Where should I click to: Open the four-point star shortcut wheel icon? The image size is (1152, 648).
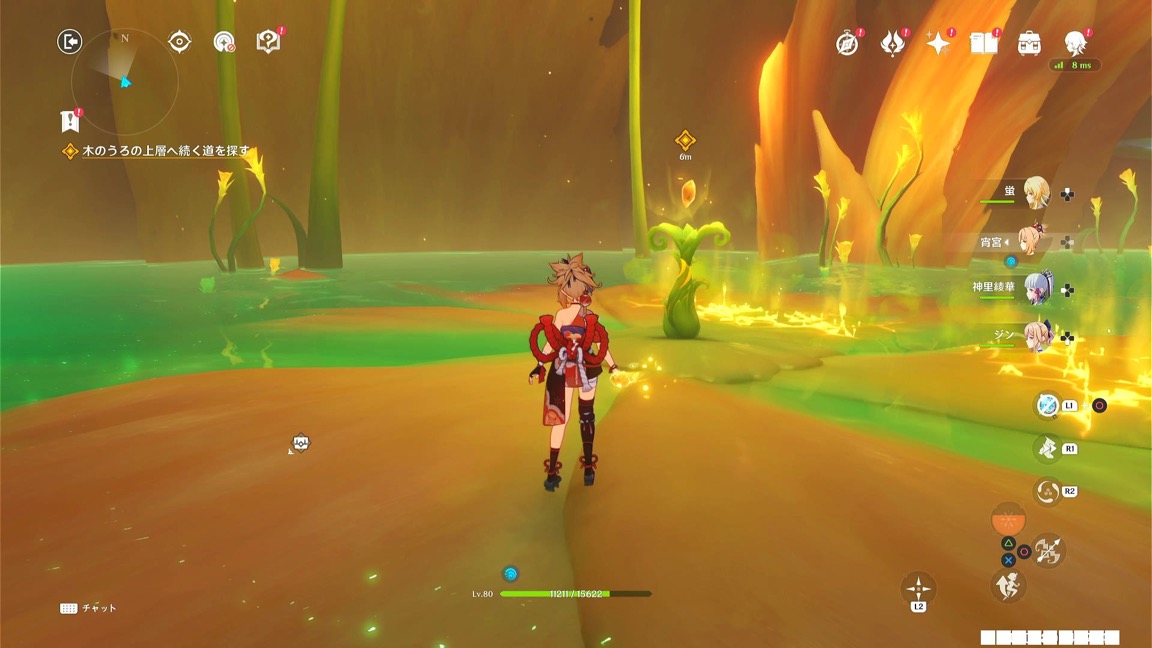click(x=918, y=588)
